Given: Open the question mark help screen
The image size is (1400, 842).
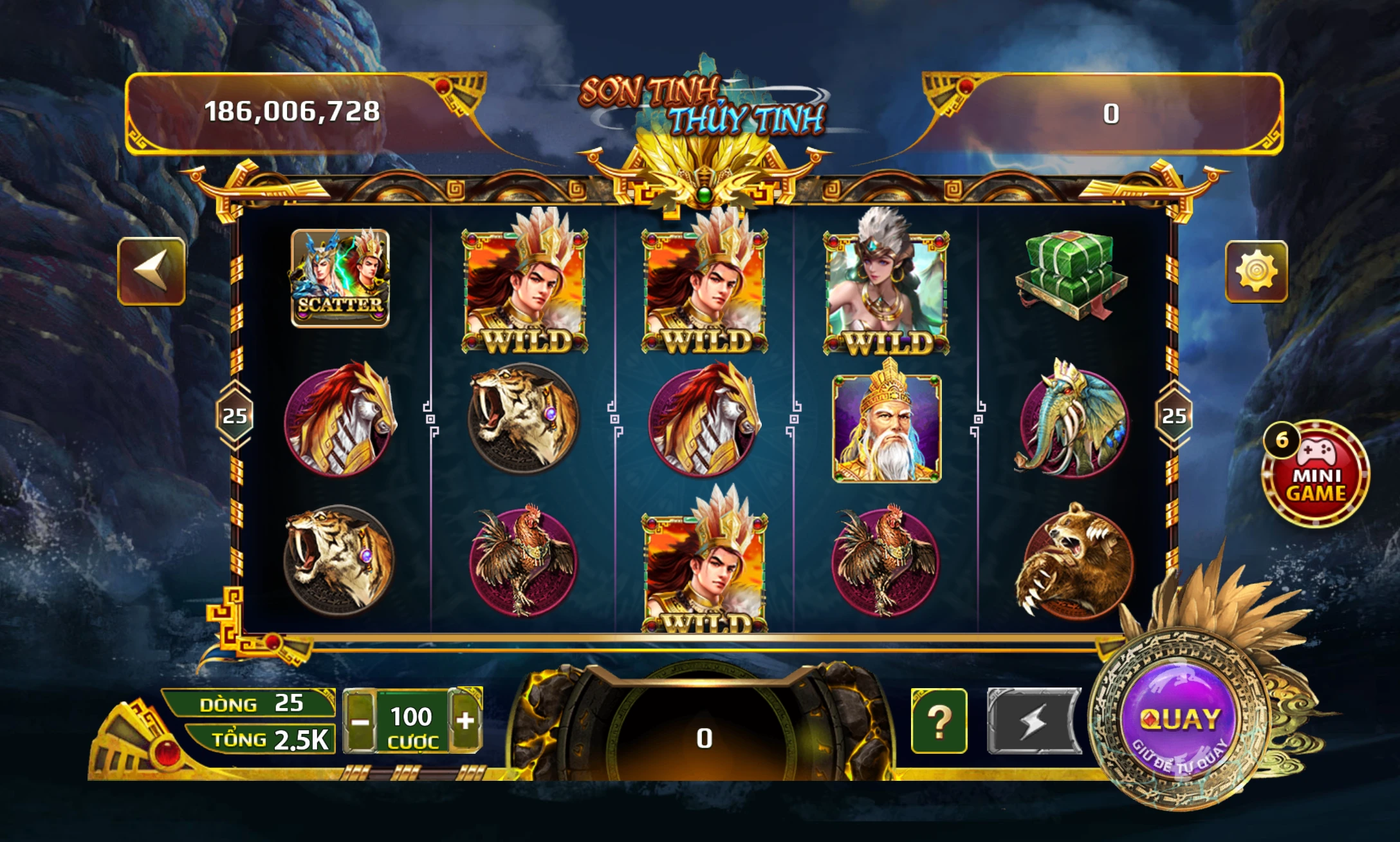Looking at the screenshot, I should click(939, 721).
